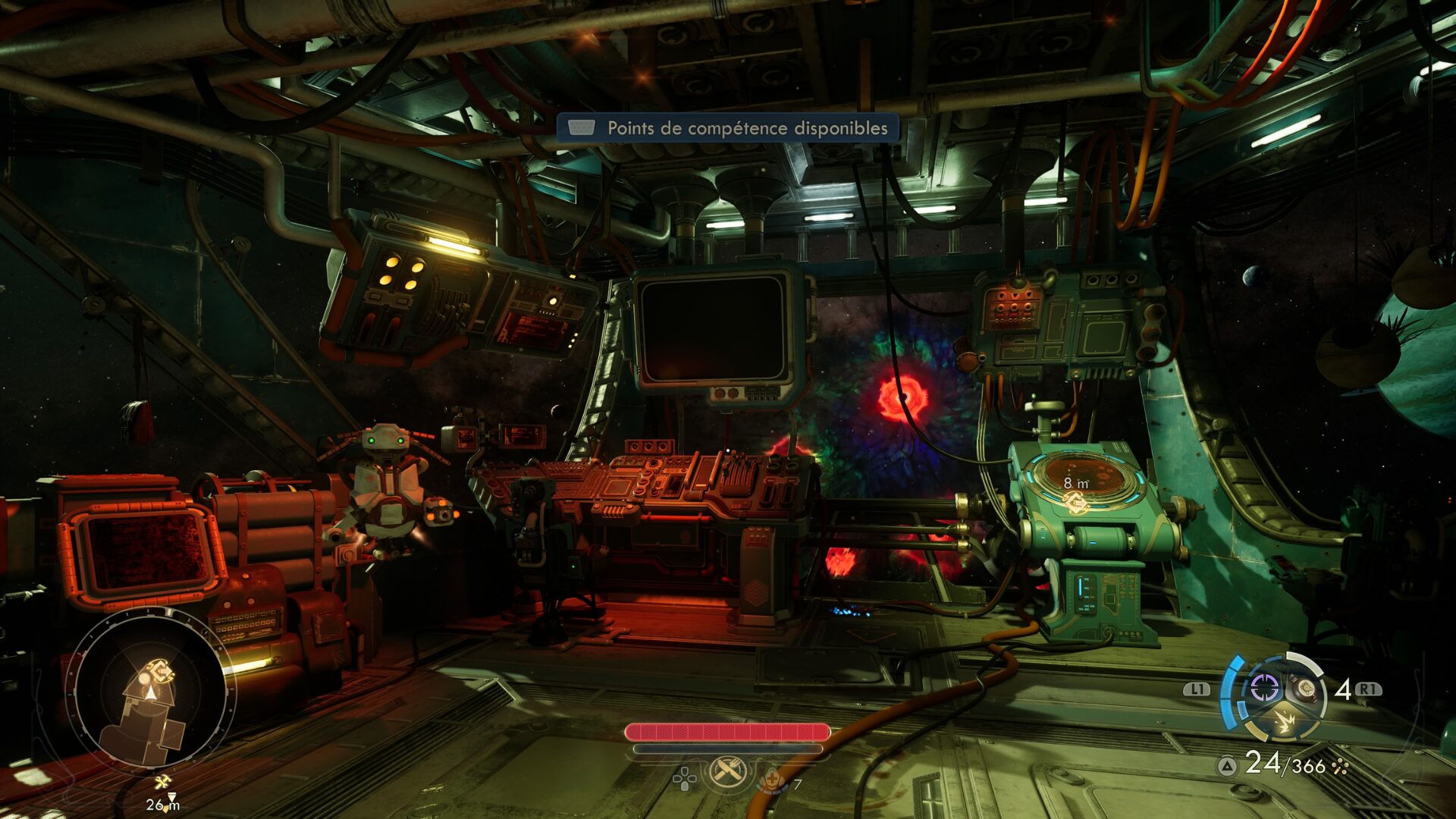Viewport: 1456px width, 819px height.
Task: Click the workbench tools marker below minimap
Action: (162, 783)
